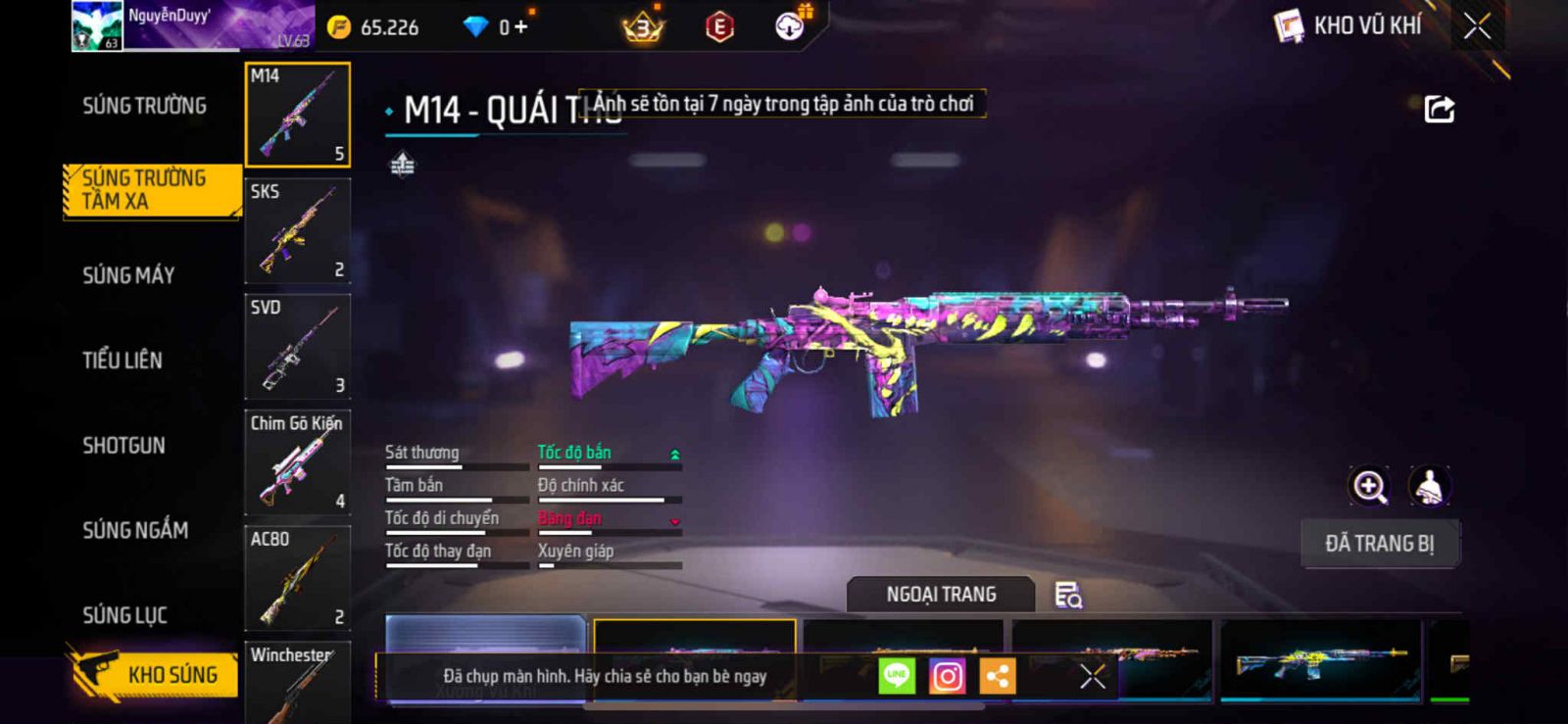Pick the Chim Gõ Kiến weapon tile
This screenshot has height=724, width=1568.
pos(297,462)
